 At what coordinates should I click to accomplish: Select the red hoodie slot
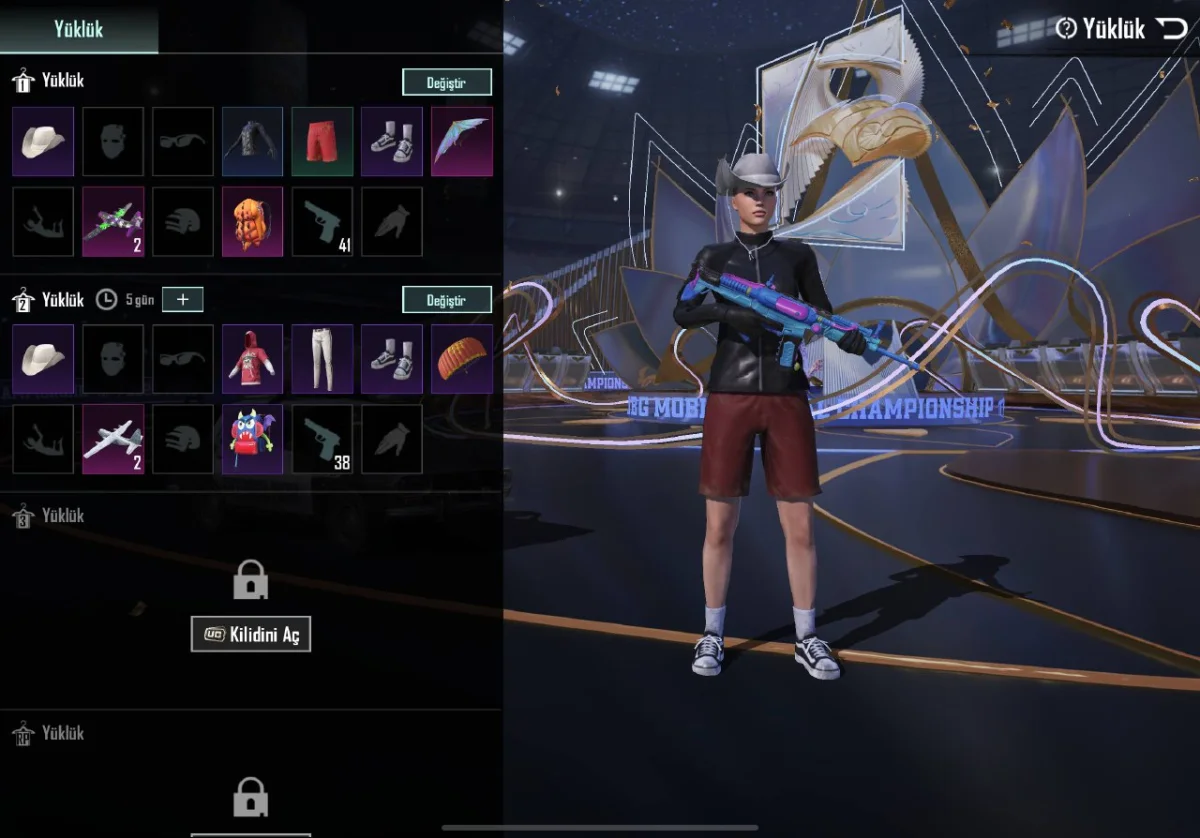pyautogui.click(x=252, y=359)
